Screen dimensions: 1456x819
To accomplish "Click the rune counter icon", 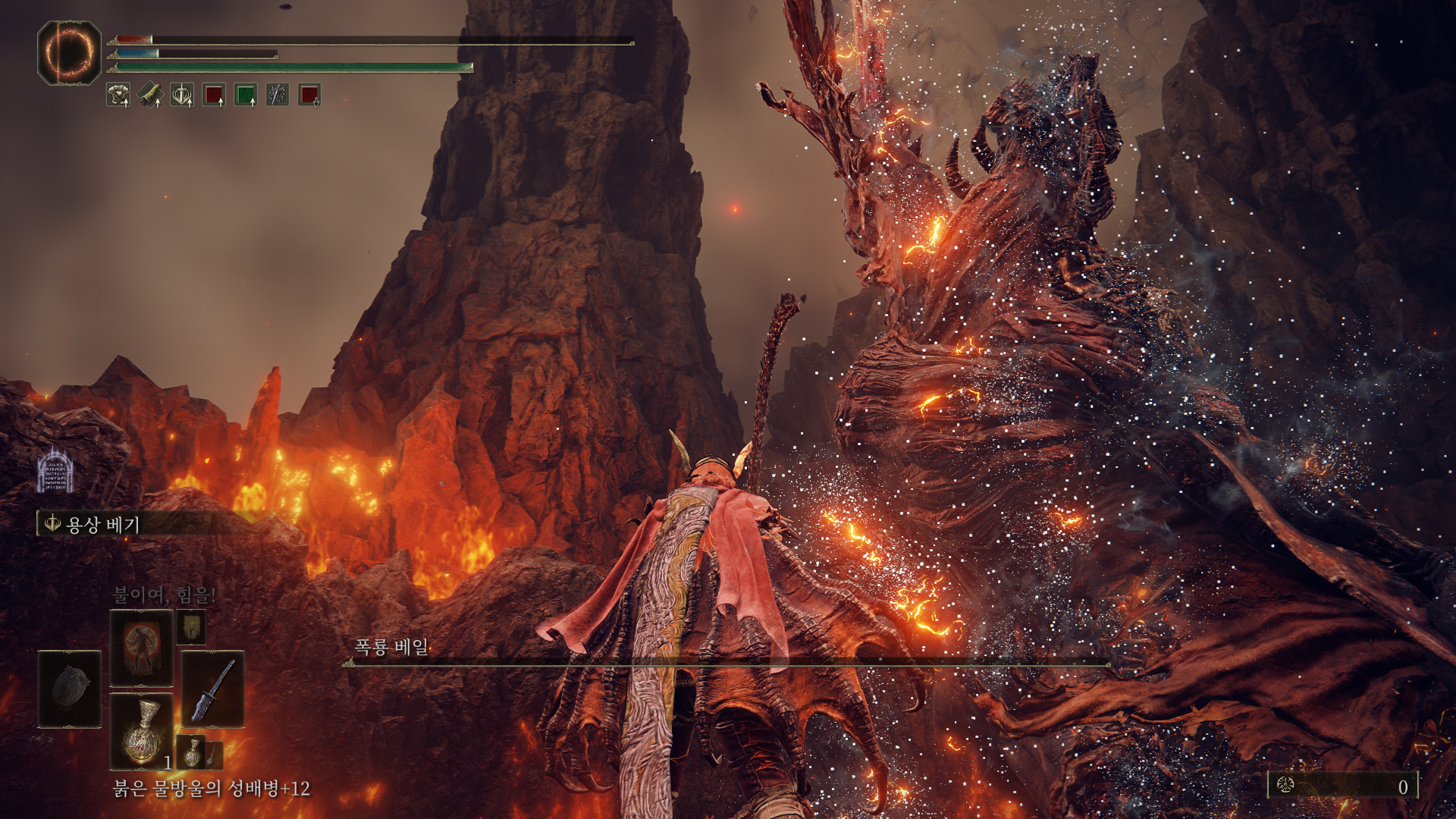I will [x=1285, y=786].
